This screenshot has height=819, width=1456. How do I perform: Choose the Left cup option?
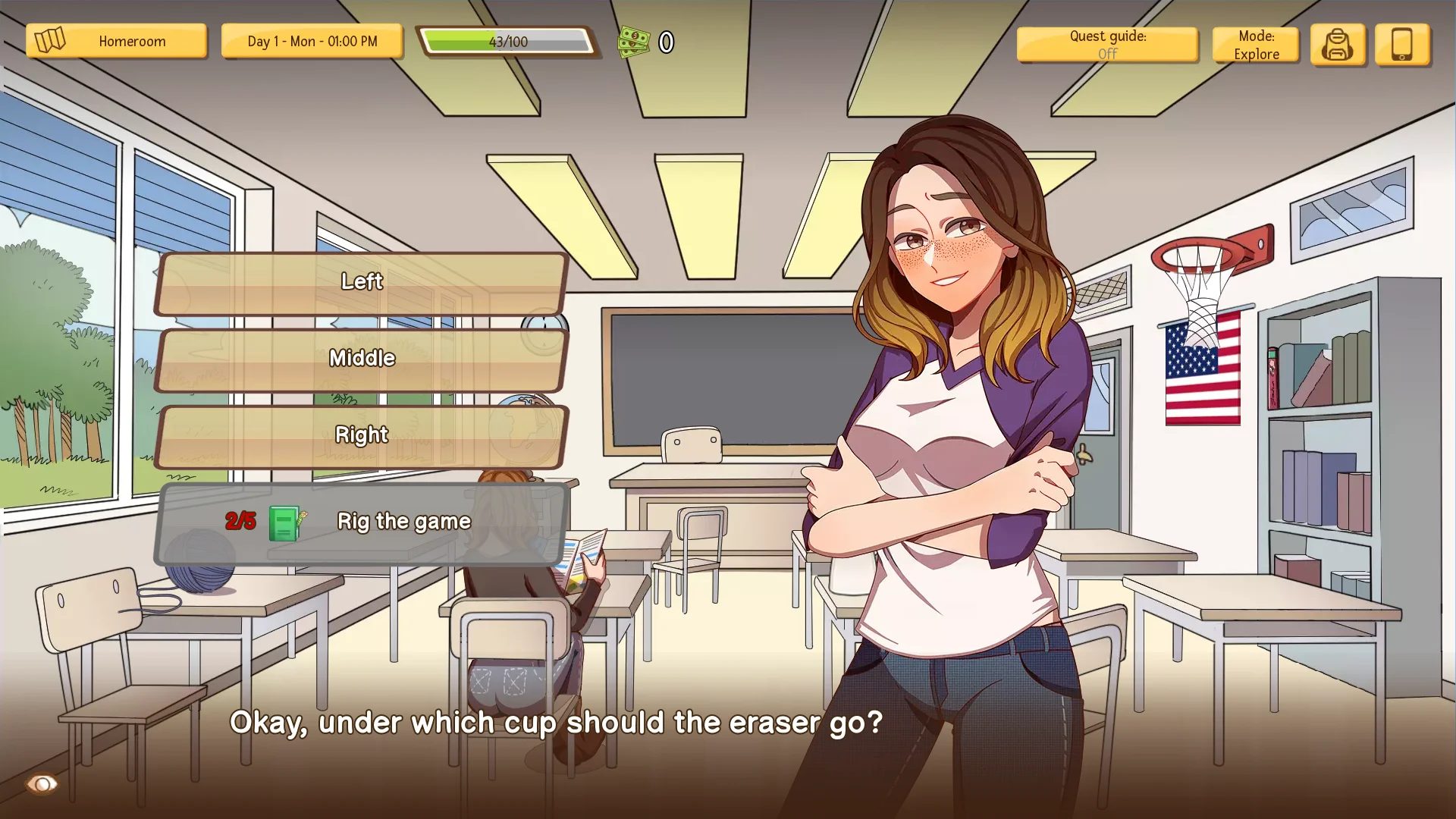coord(361,282)
